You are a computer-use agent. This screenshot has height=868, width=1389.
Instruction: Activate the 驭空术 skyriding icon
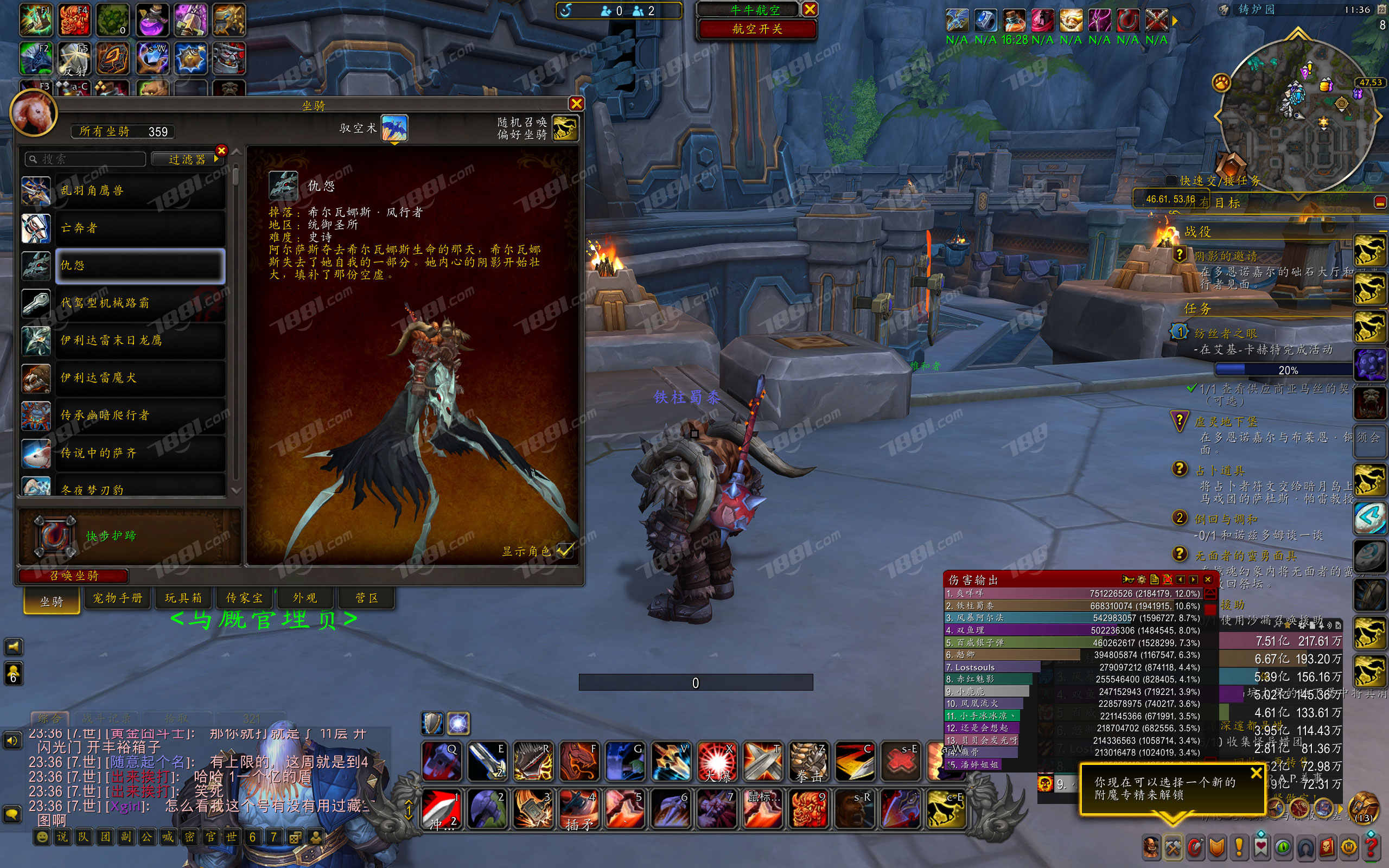coord(394,127)
